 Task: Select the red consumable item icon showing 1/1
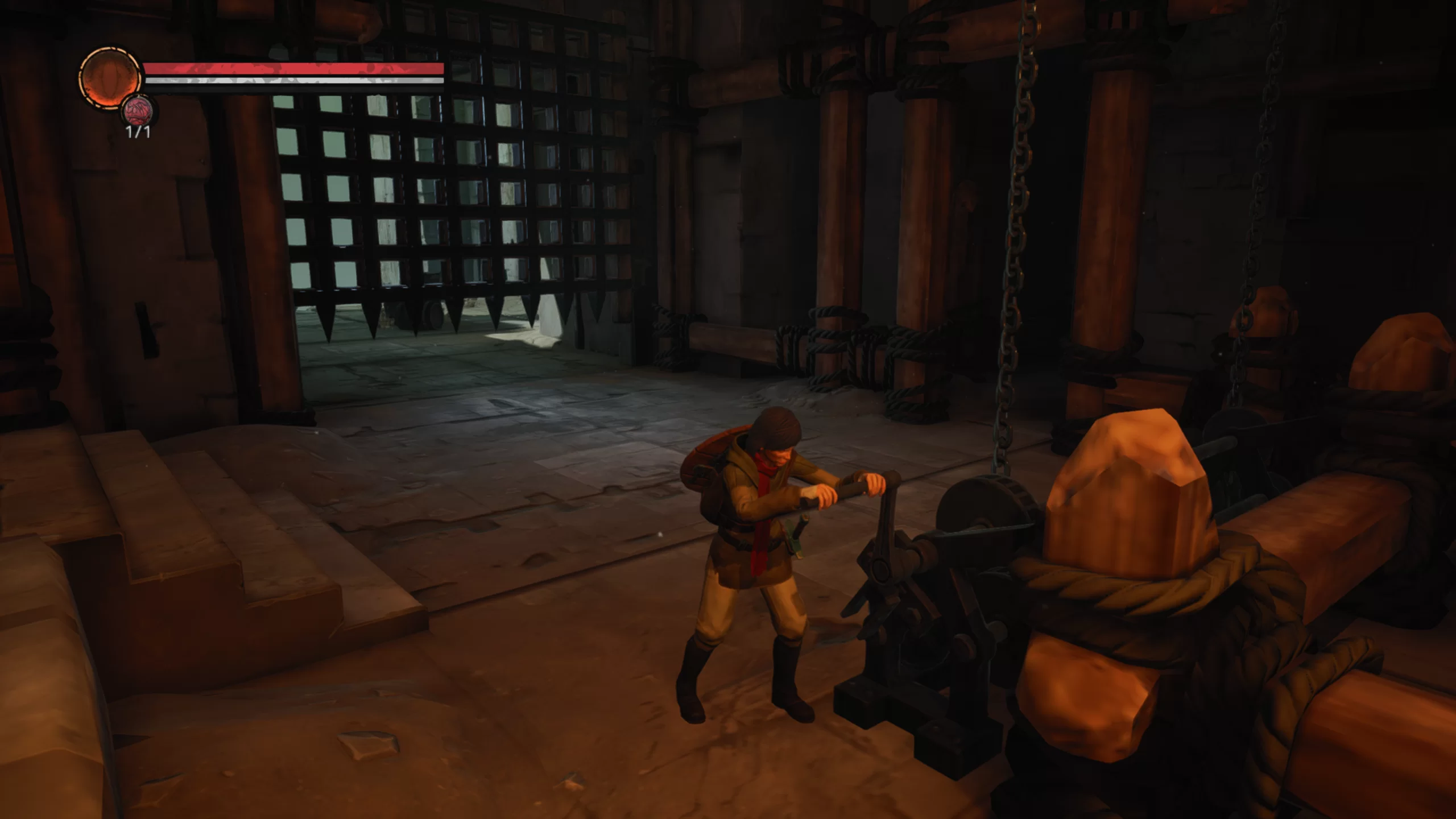click(139, 111)
